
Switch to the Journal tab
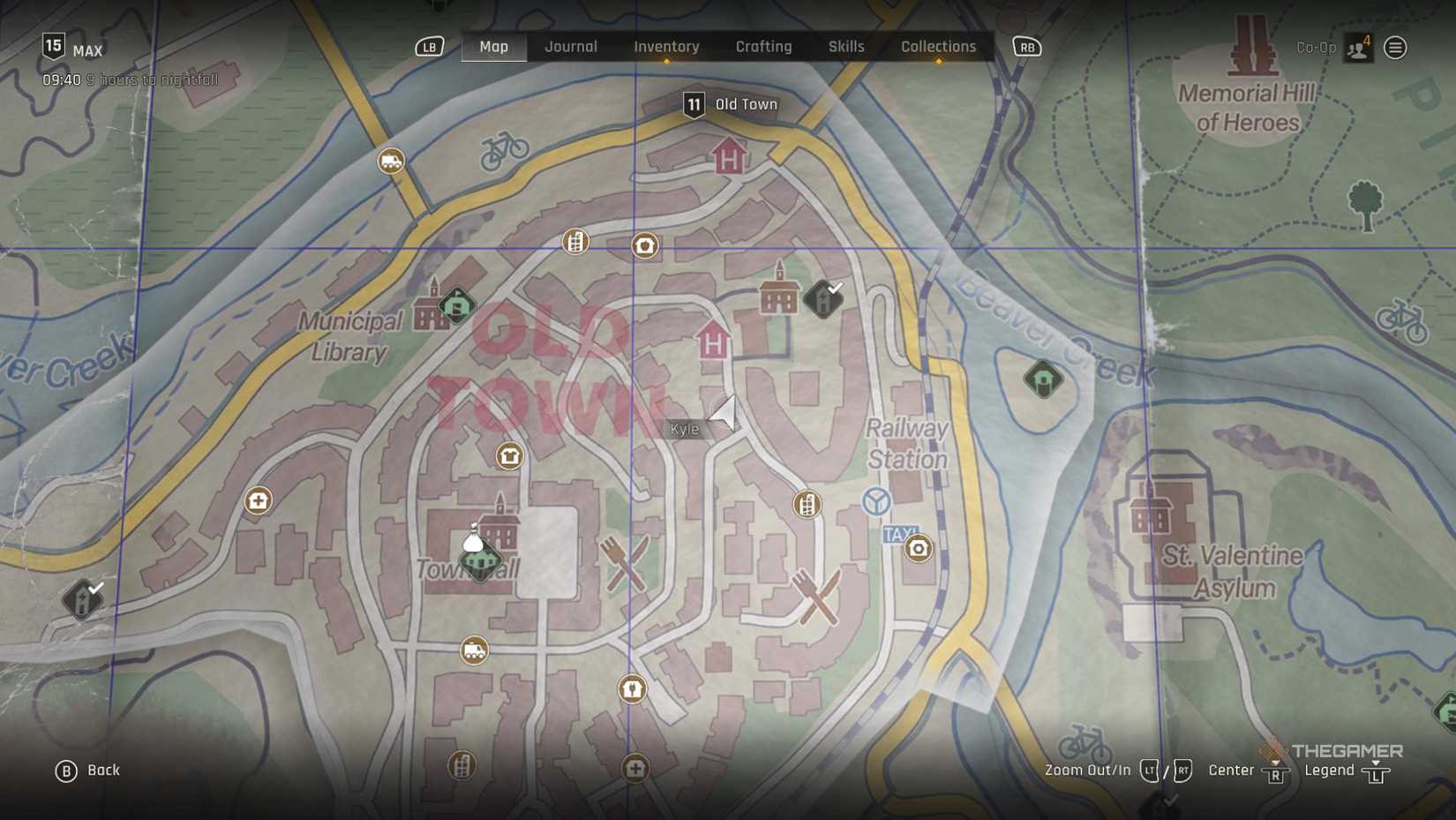point(570,47)
